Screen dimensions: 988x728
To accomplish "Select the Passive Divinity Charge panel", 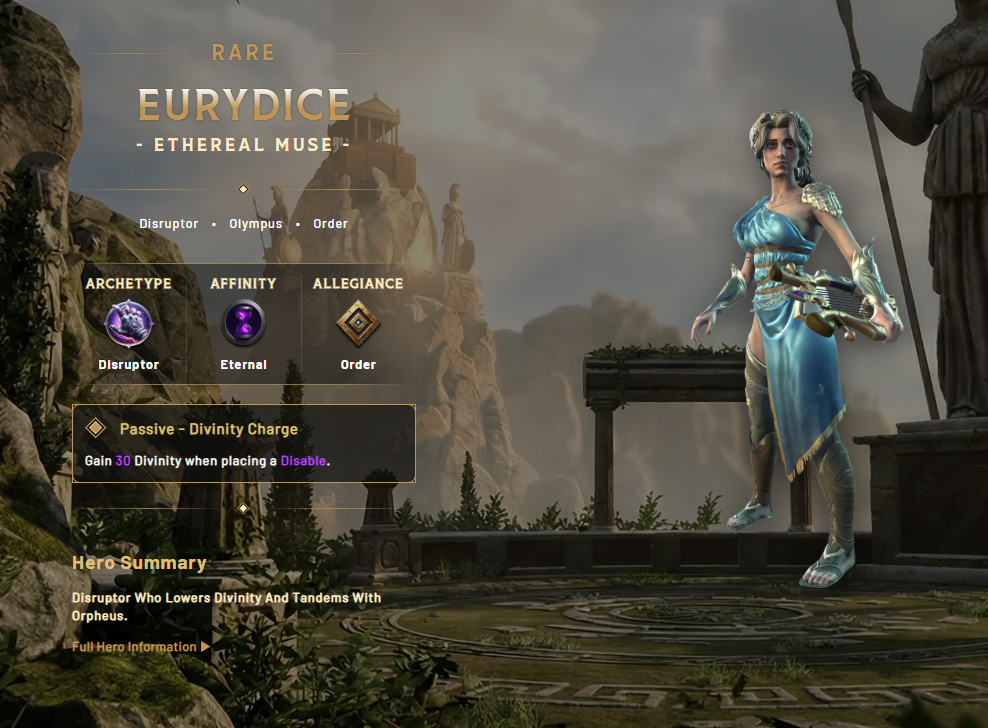I will [x=243, y=444].
